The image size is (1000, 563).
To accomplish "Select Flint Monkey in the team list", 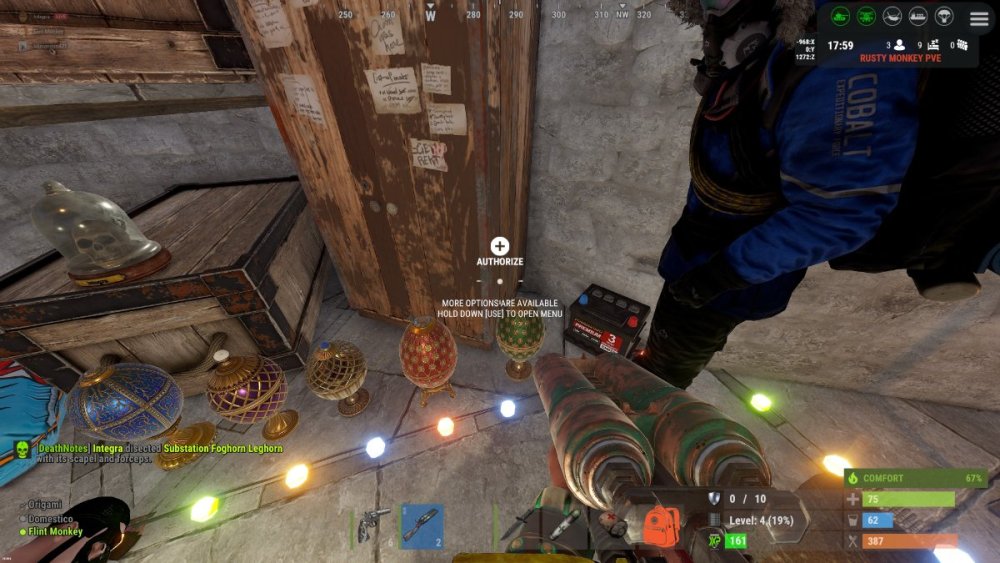I will 56,531.
